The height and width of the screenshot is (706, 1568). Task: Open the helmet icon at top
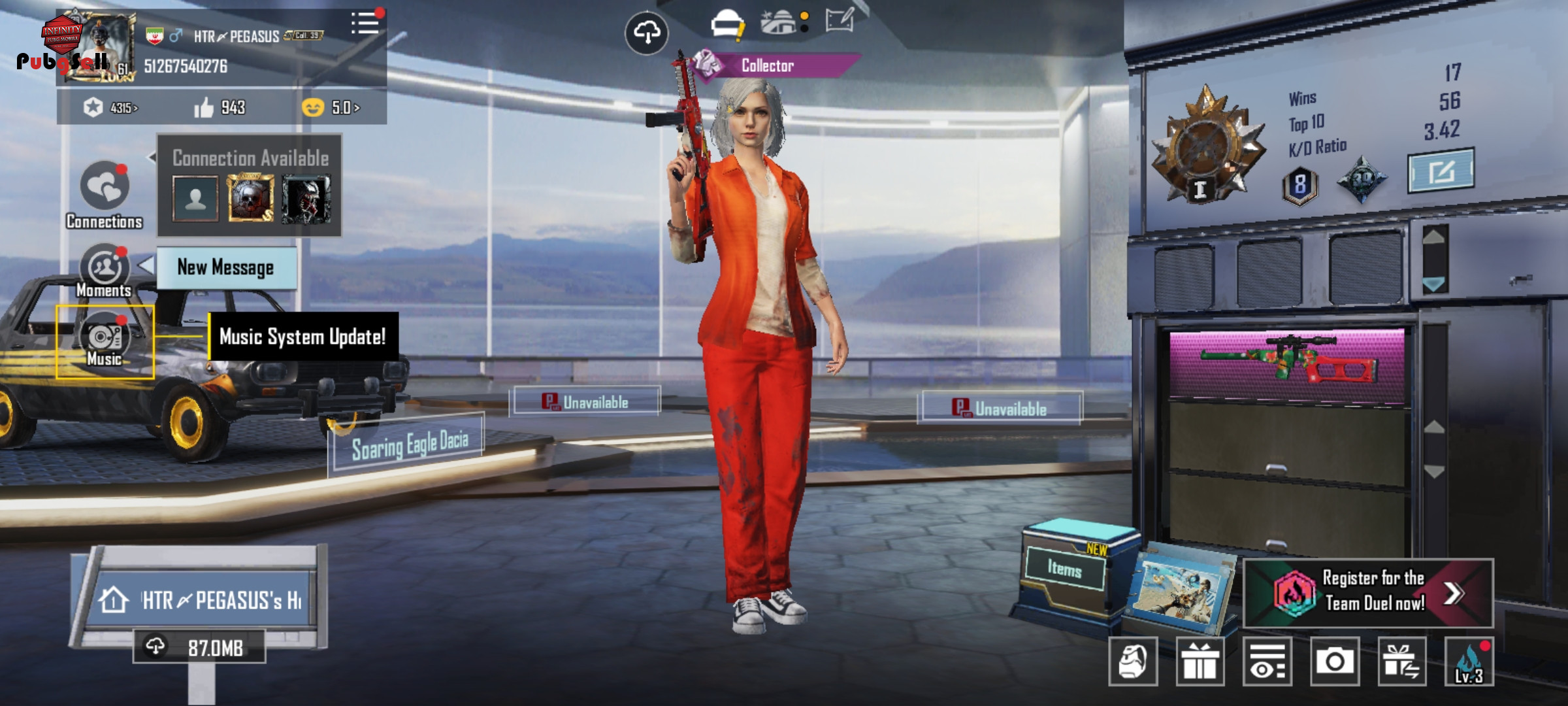pyautogui.click(x=727, y=24)
